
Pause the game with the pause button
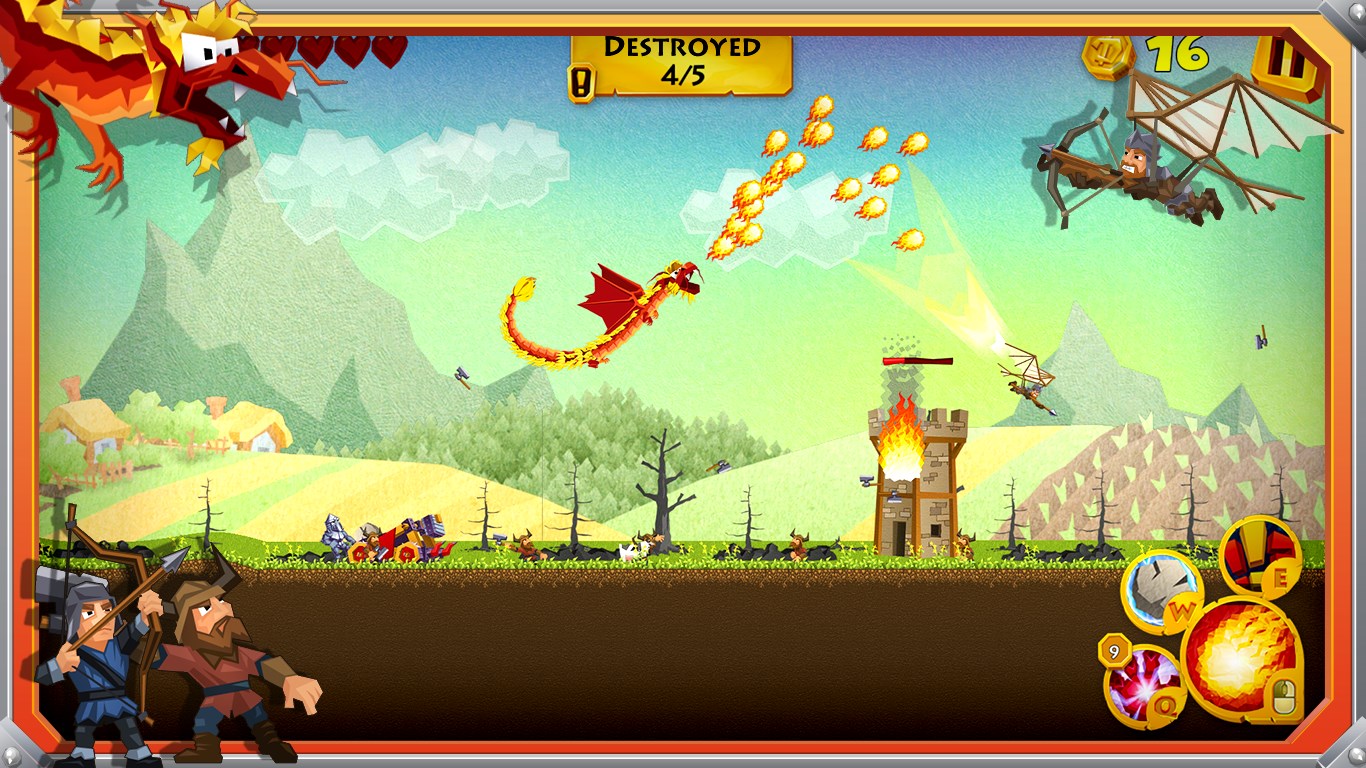coord(1285,65)
